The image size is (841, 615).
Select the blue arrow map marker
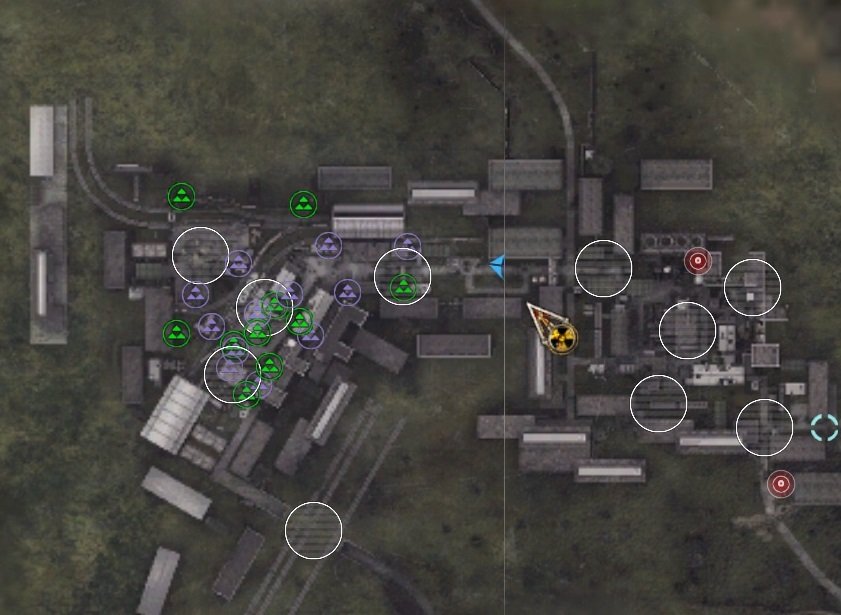coord(496,264)
